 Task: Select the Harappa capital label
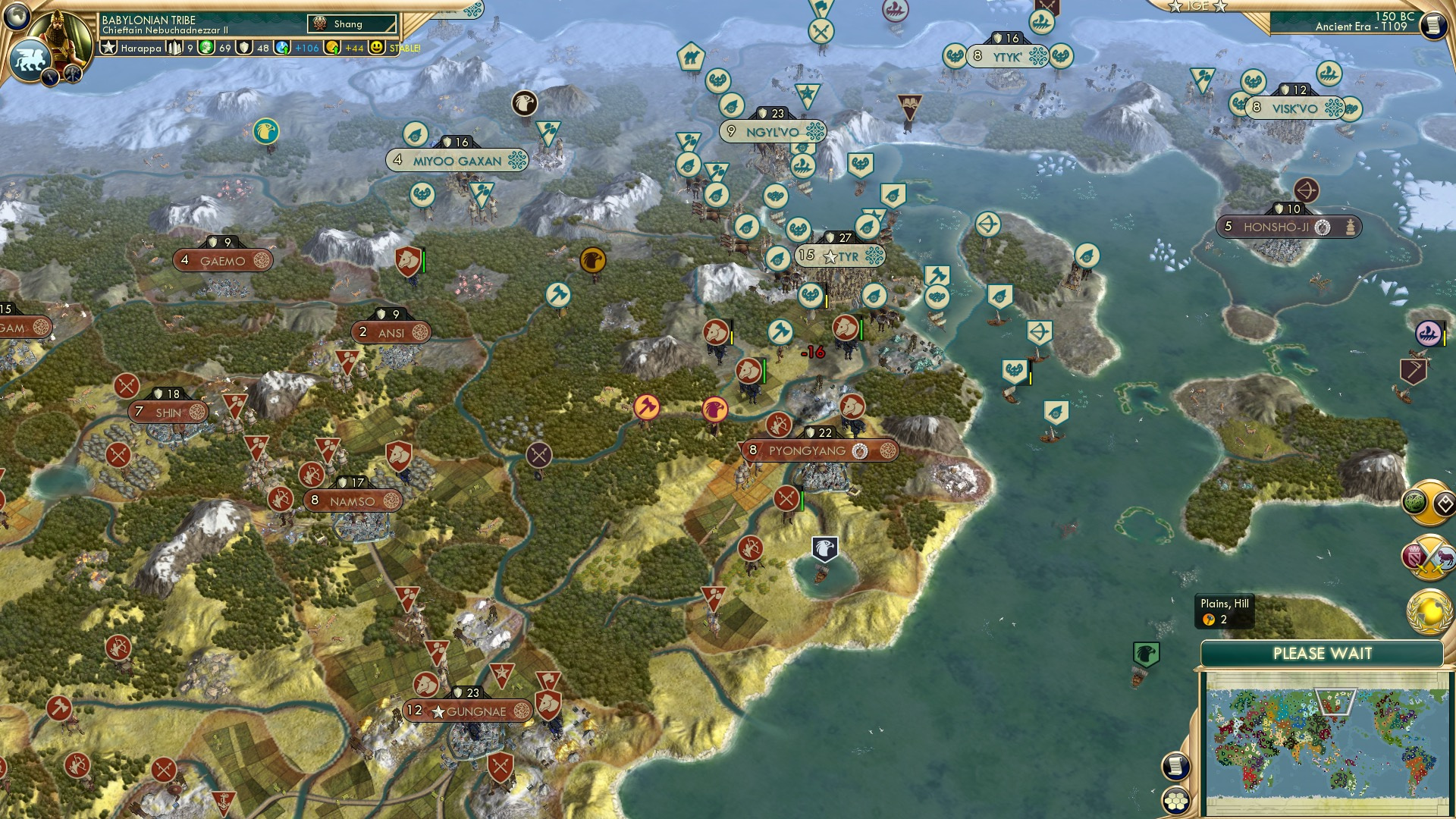[142, 49]
